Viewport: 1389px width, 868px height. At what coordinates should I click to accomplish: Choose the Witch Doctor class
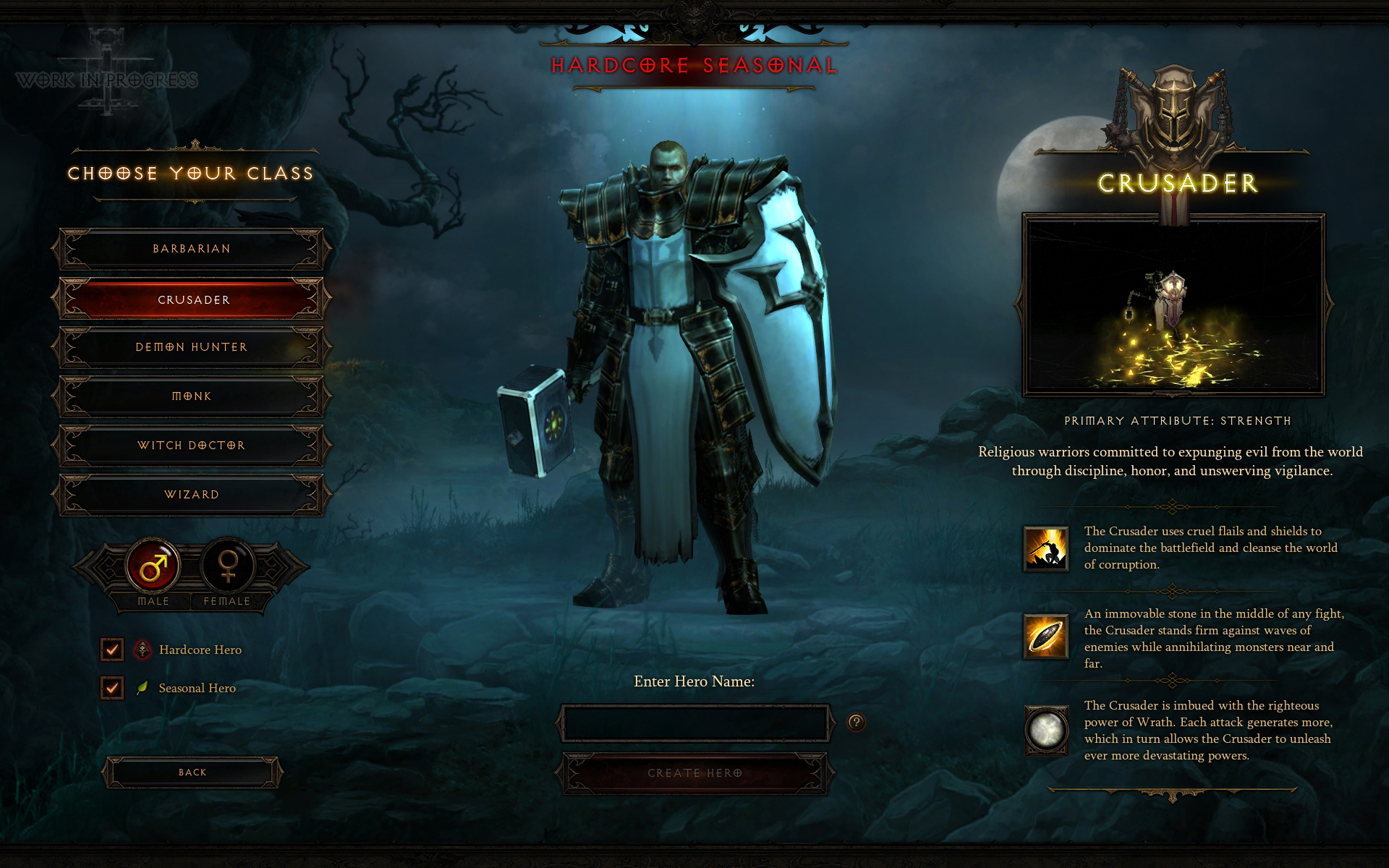click(x=192, y=446)
